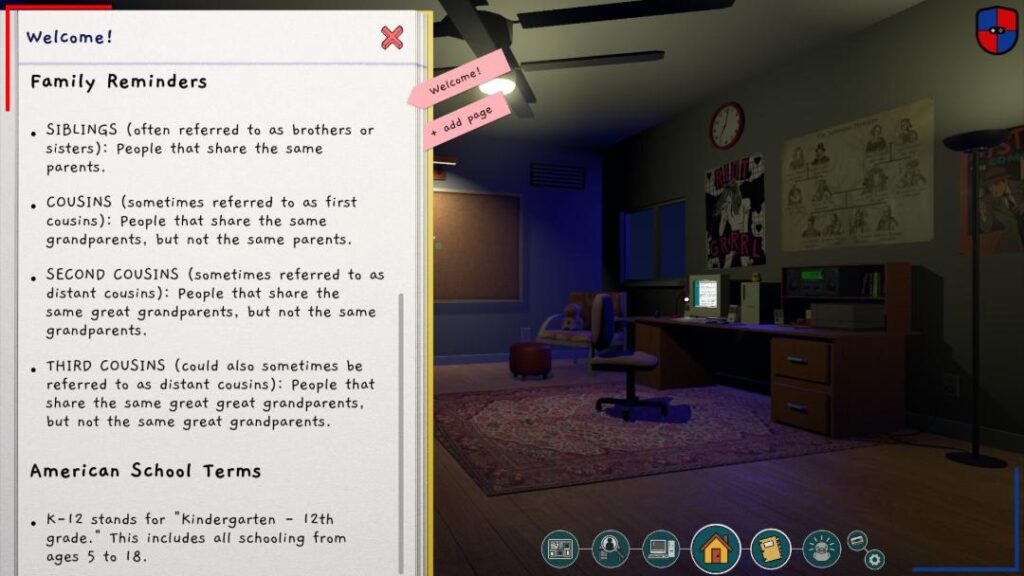Screen dimensions: 1024x576
Task: Open the computer icon
Action: (x=661, y=548)
